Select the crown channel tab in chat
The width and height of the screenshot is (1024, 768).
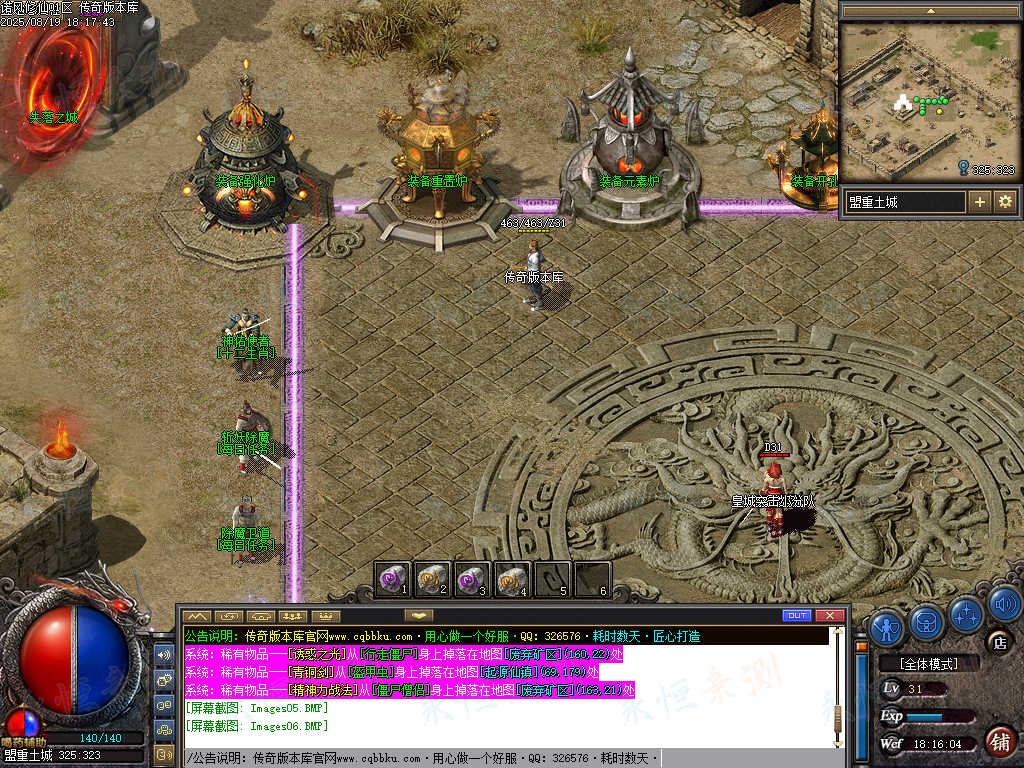click(326, 615)
